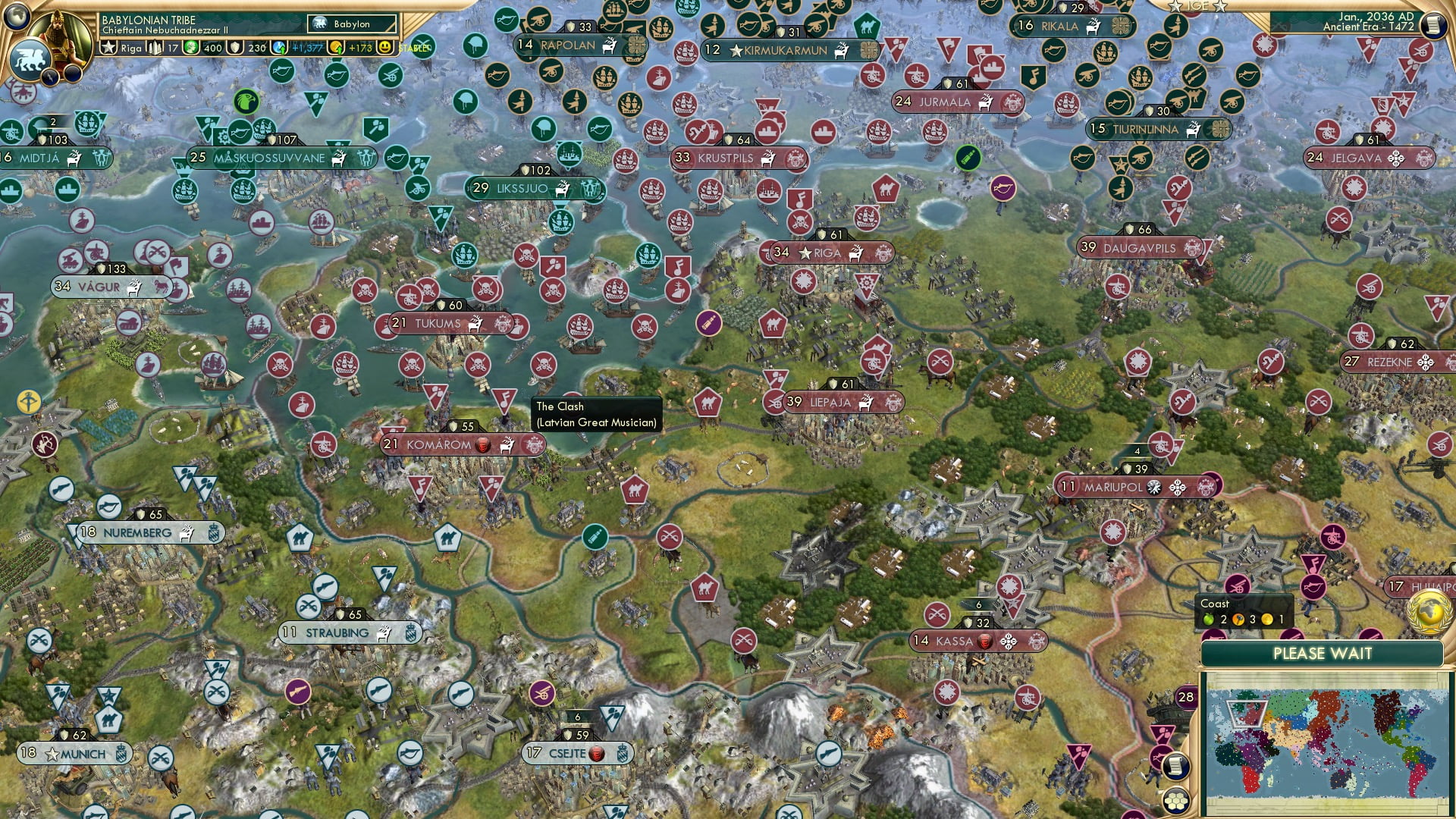This screenshot has width=1456, height=819.
Task: Click the red production meter on the Komárom banner
Action: point(482,446)
